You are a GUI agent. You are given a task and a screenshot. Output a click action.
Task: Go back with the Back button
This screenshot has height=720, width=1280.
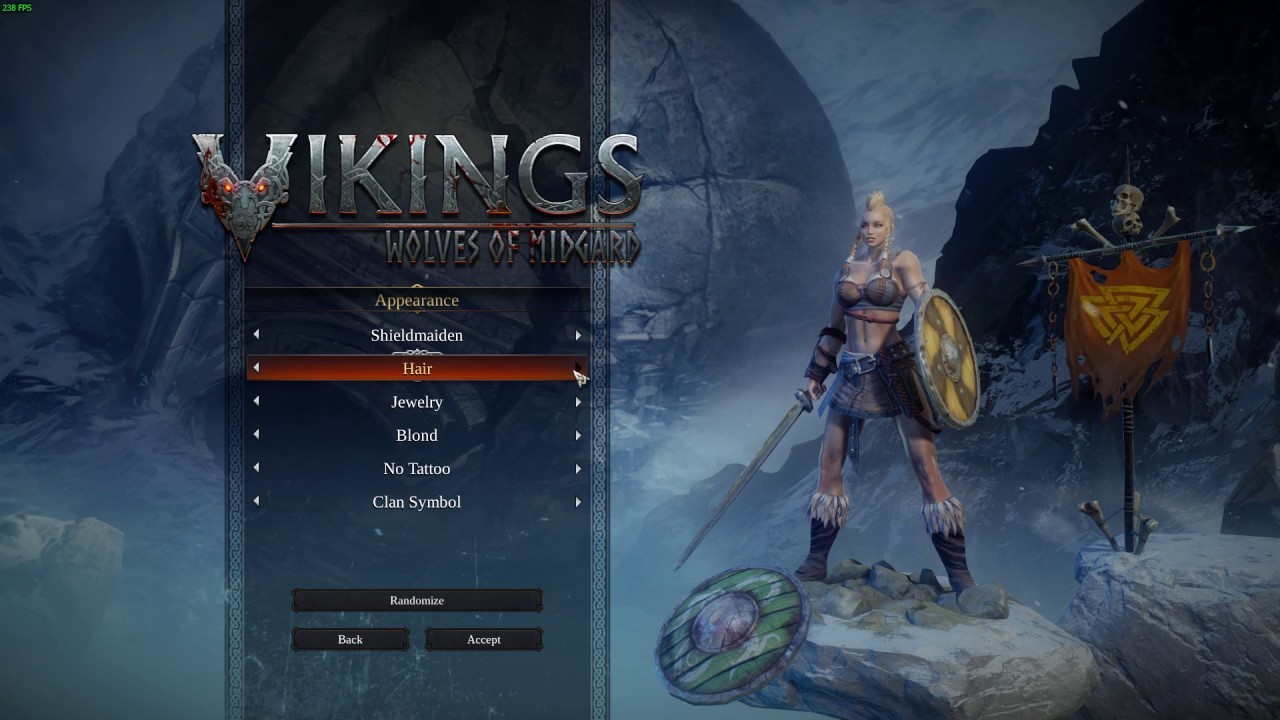coord(350,639)
